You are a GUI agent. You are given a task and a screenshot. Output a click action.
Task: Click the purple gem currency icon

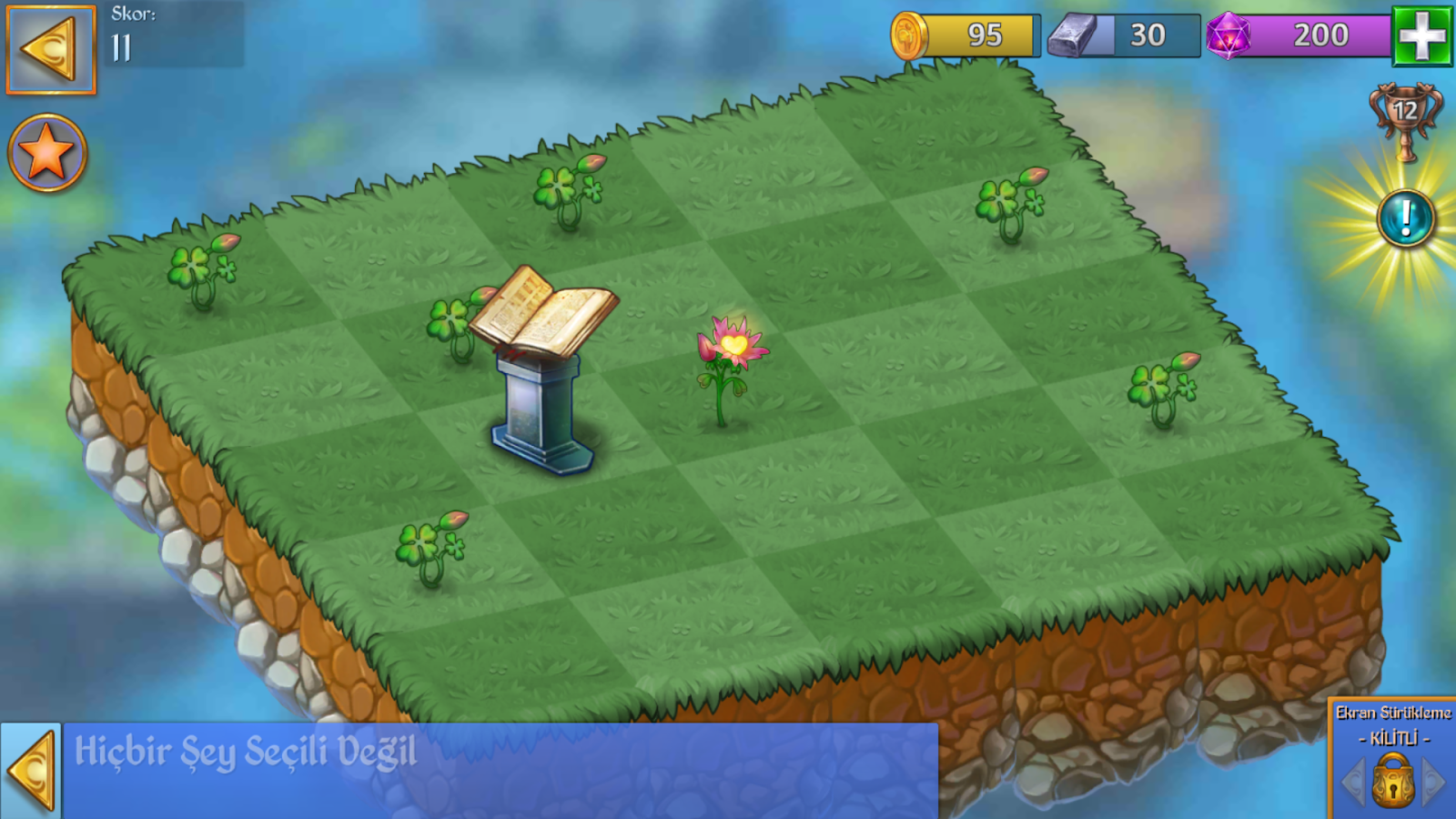[x=1230, y=36]
